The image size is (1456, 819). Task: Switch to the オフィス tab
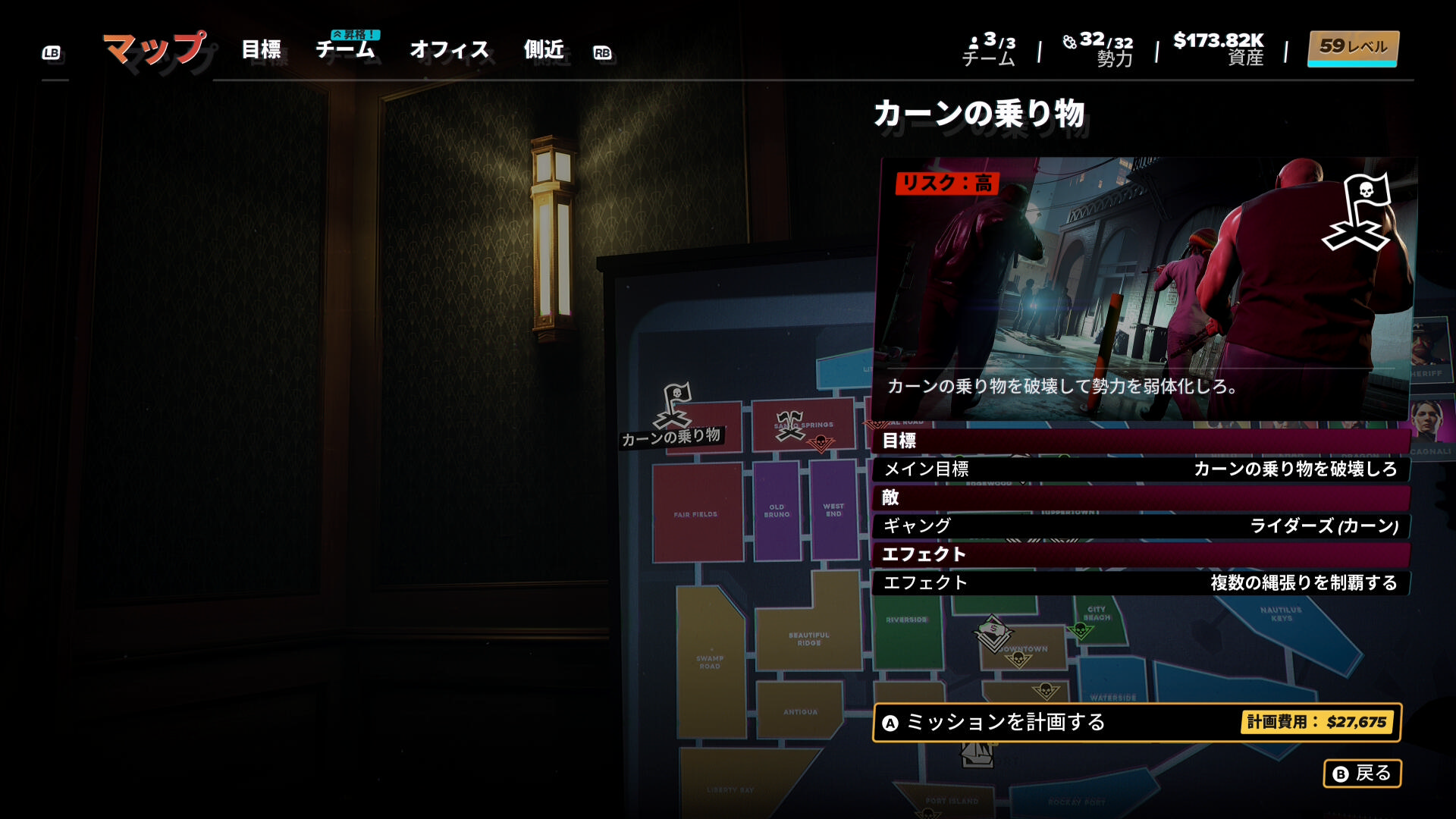pos(449,50)
